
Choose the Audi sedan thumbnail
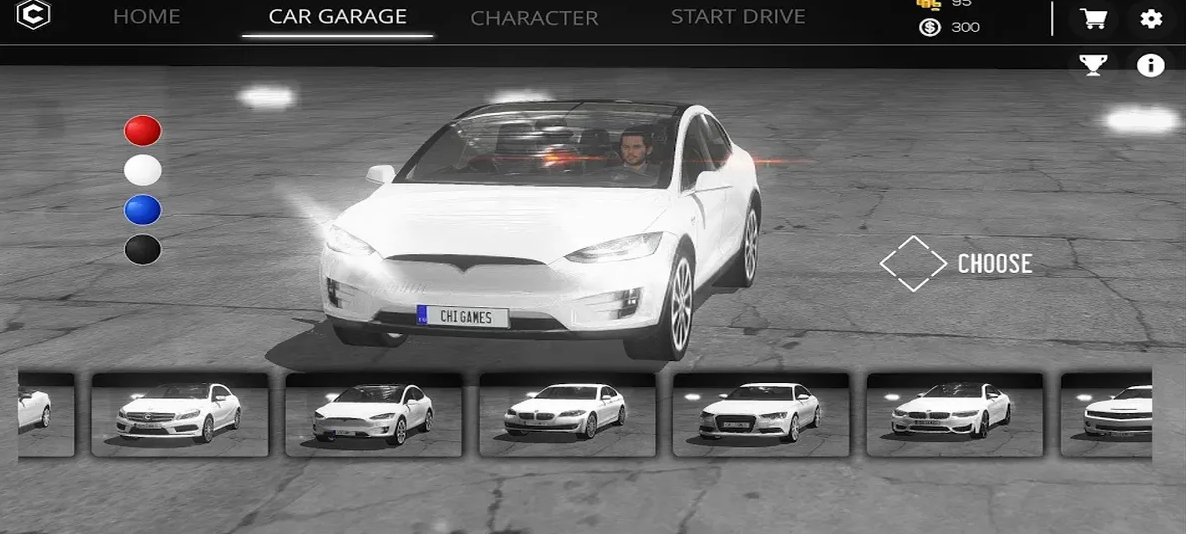761,414
